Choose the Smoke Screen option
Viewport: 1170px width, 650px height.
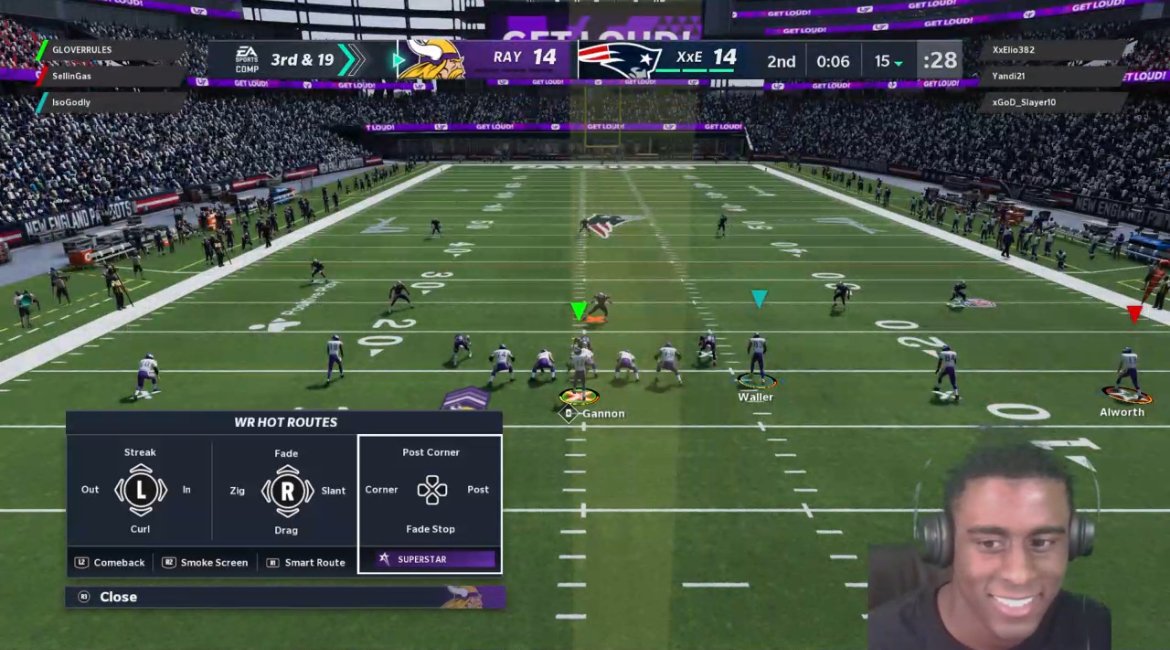coord(206,563)
